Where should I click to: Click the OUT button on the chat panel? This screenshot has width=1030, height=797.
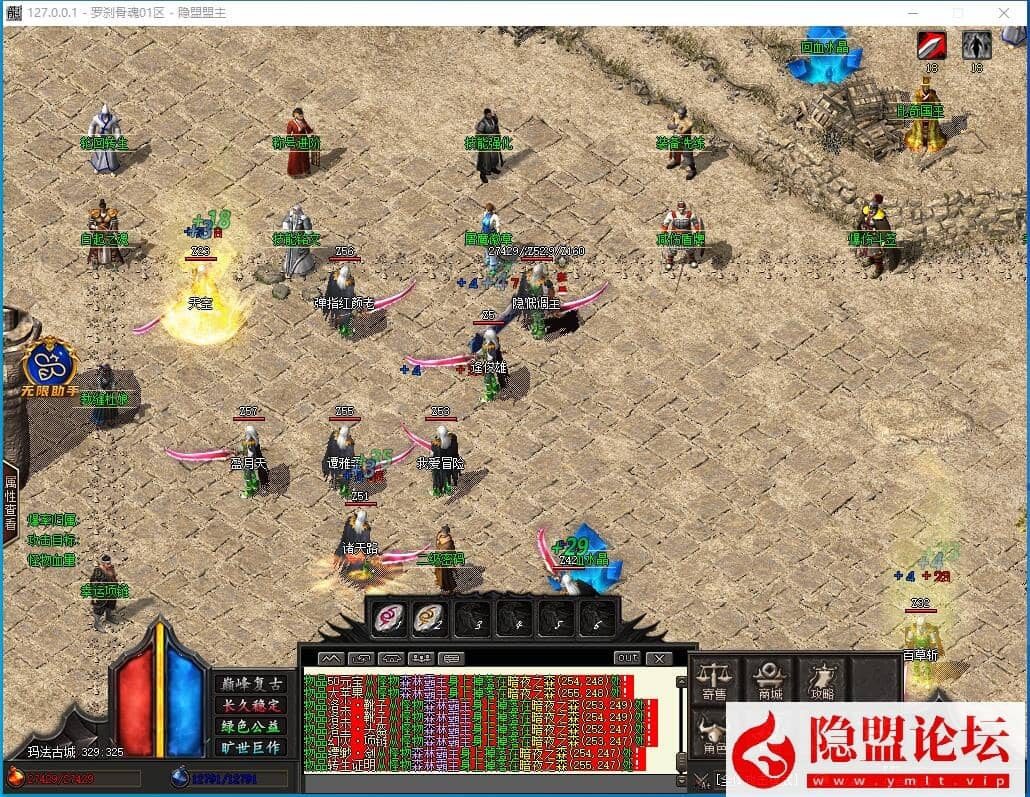(627, 658)
